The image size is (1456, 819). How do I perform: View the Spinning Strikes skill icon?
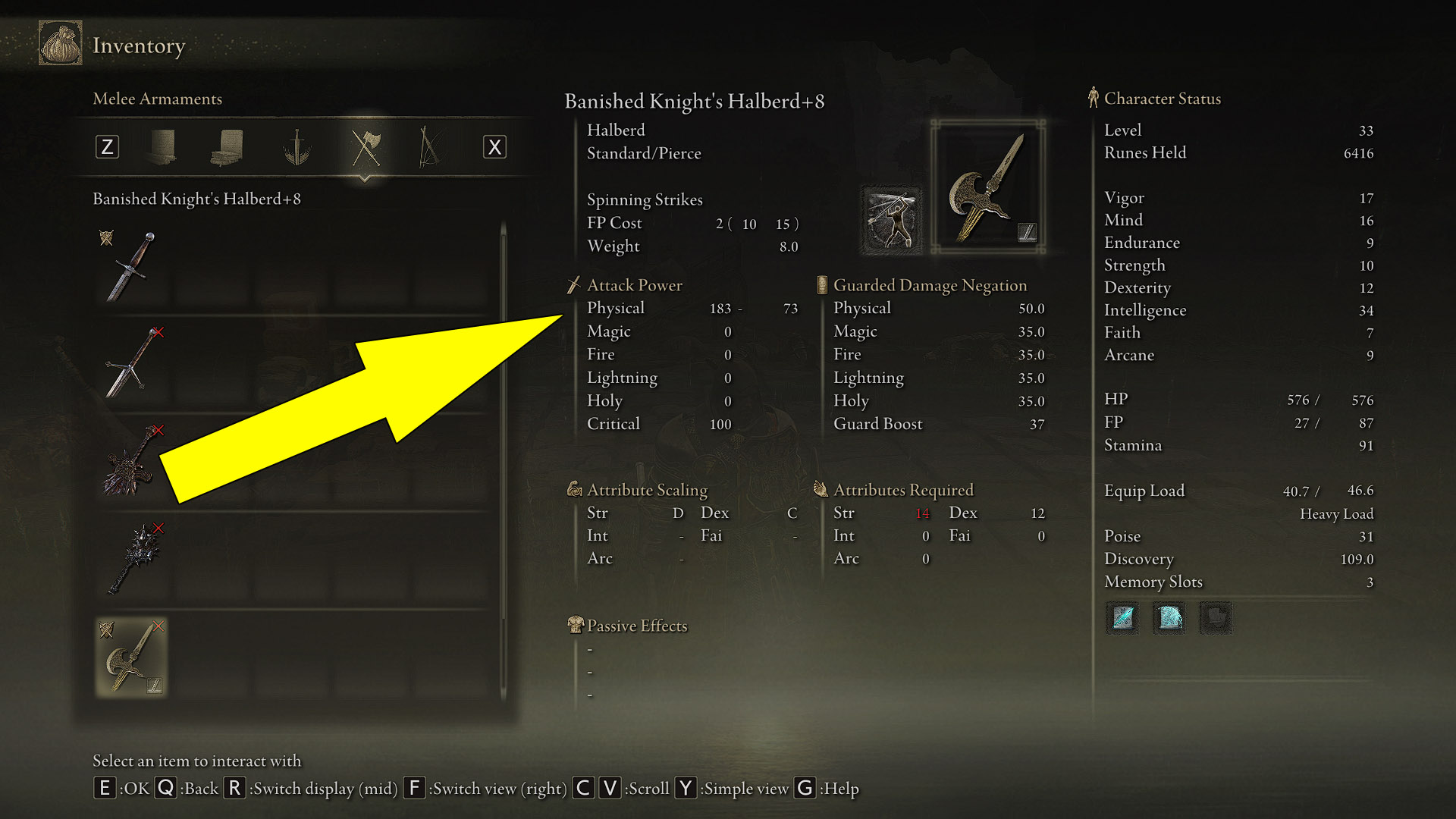coord(891,220)
